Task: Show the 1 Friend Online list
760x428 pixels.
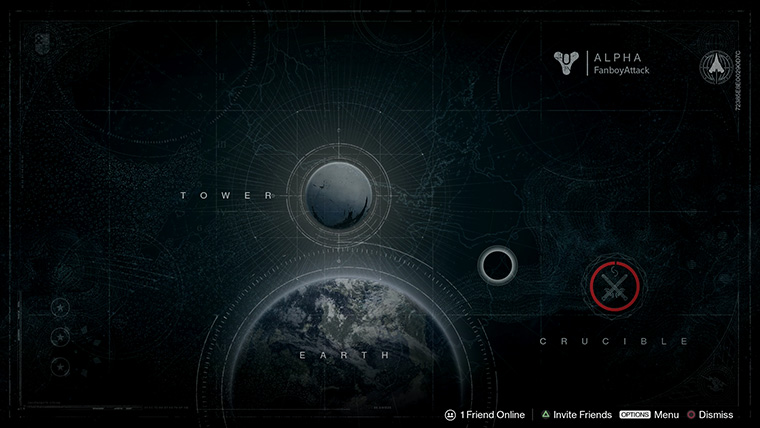Action: click(x=485, y=414)
